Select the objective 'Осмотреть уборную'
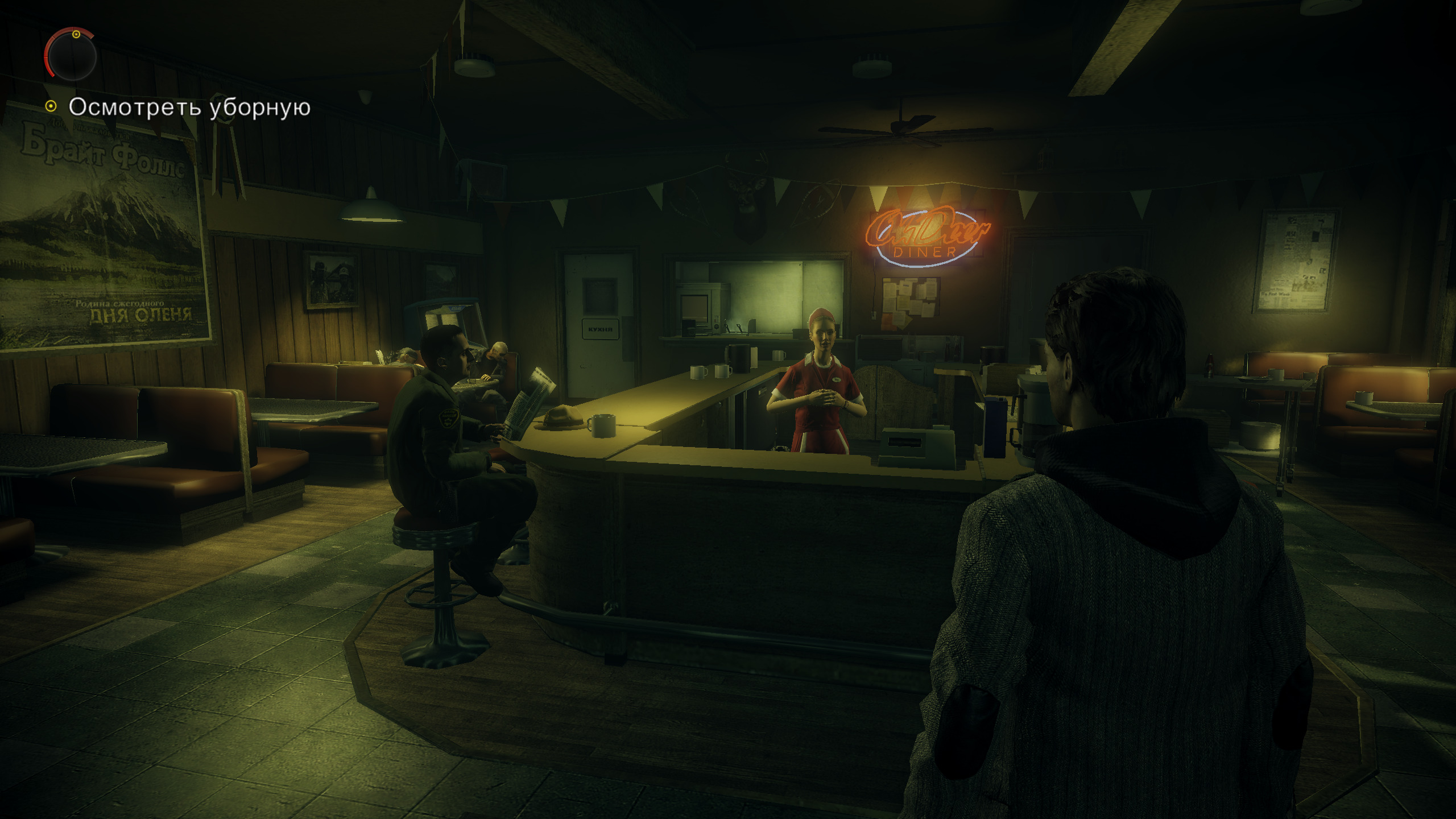 (x=189, y=107)
